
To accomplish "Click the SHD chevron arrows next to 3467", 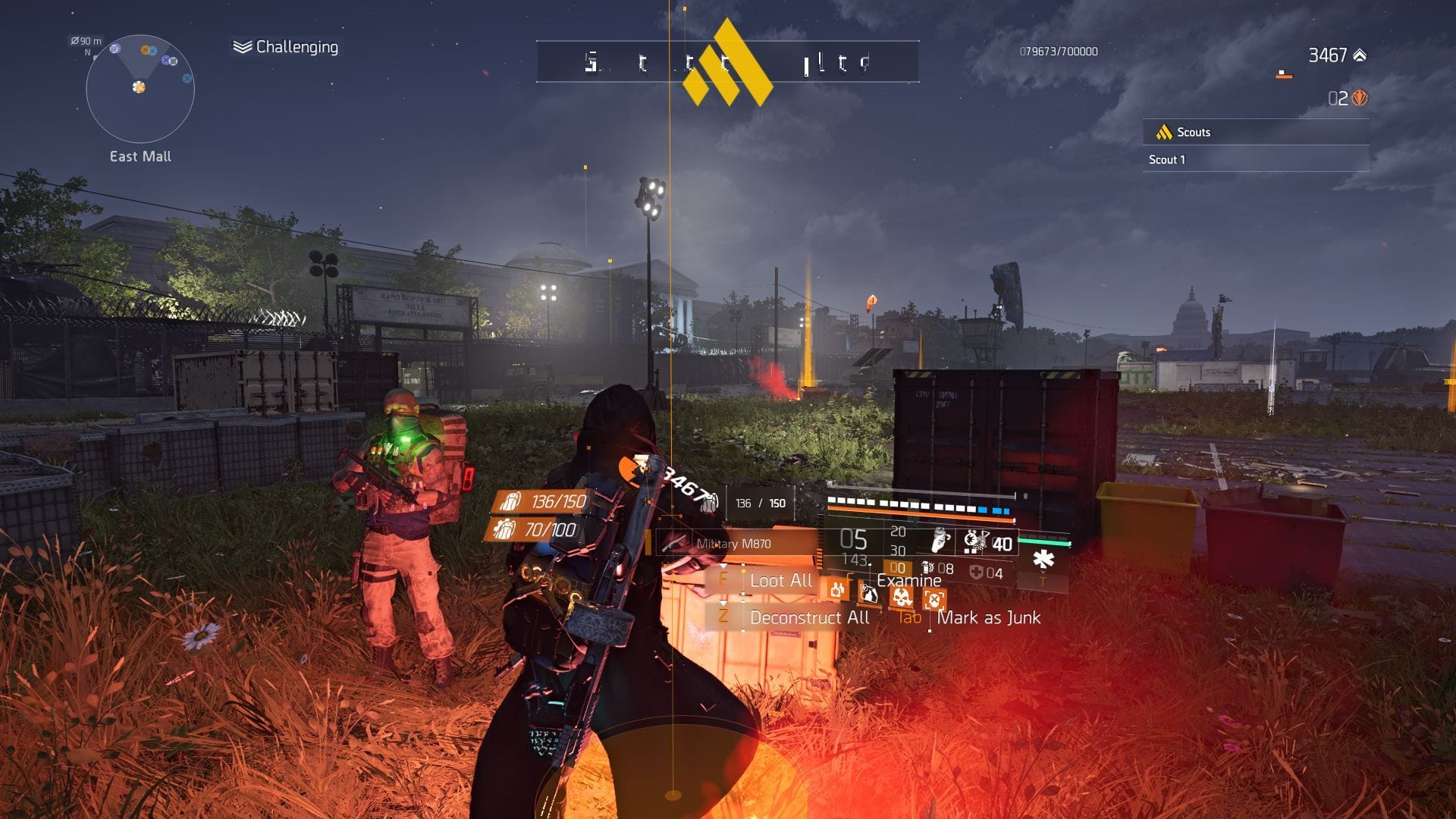I will click(x=1360, y=56).
